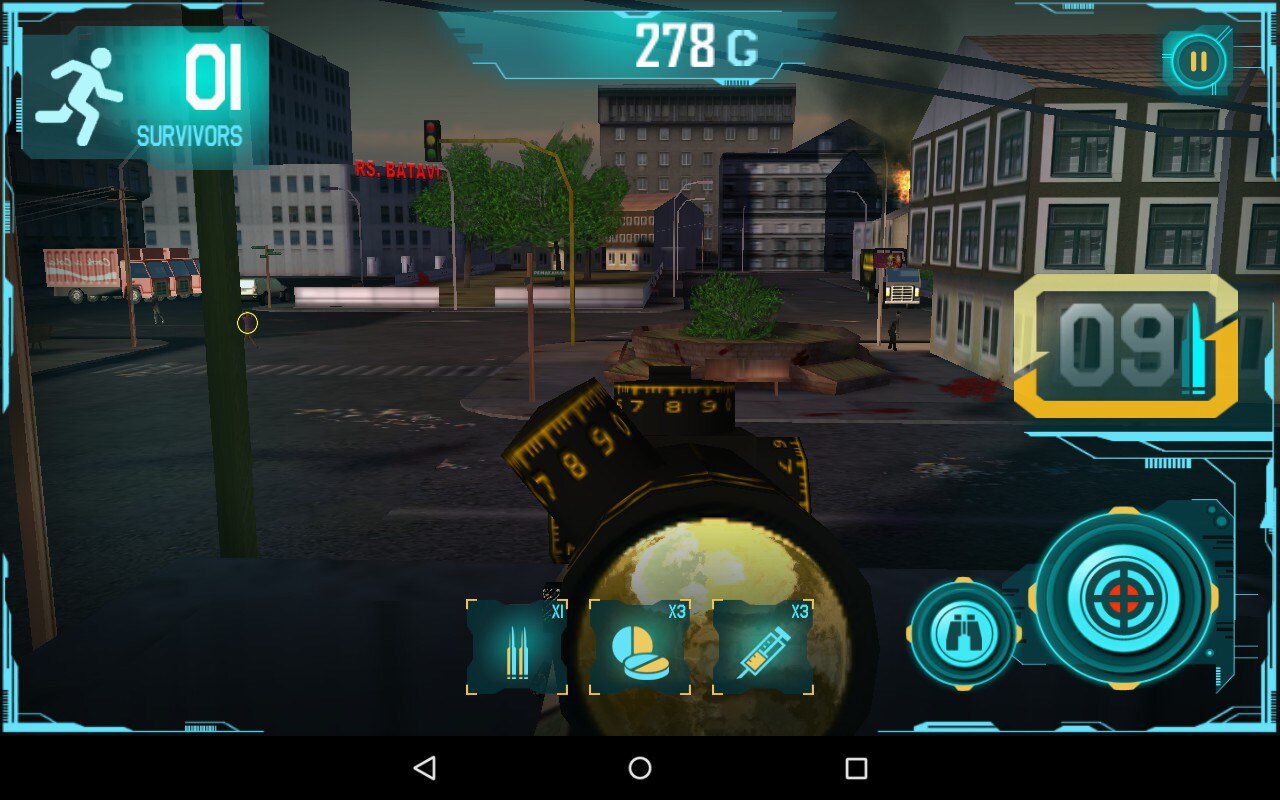Use the syringe power-up item
Screen dimensions: 1280x800
[x=763, y=648]
